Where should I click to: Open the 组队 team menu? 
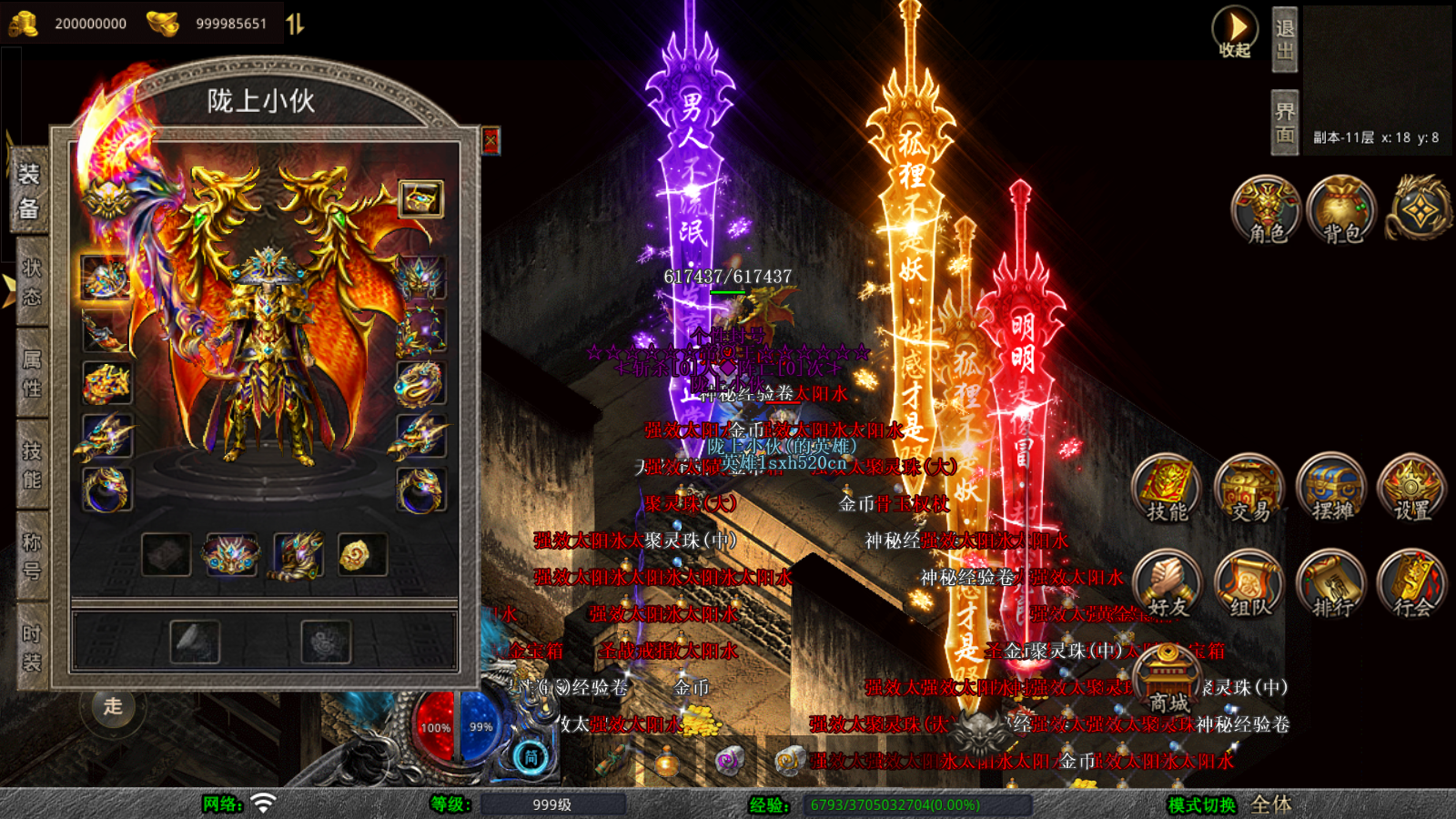pyautogui.click(x=1249, y=583)
